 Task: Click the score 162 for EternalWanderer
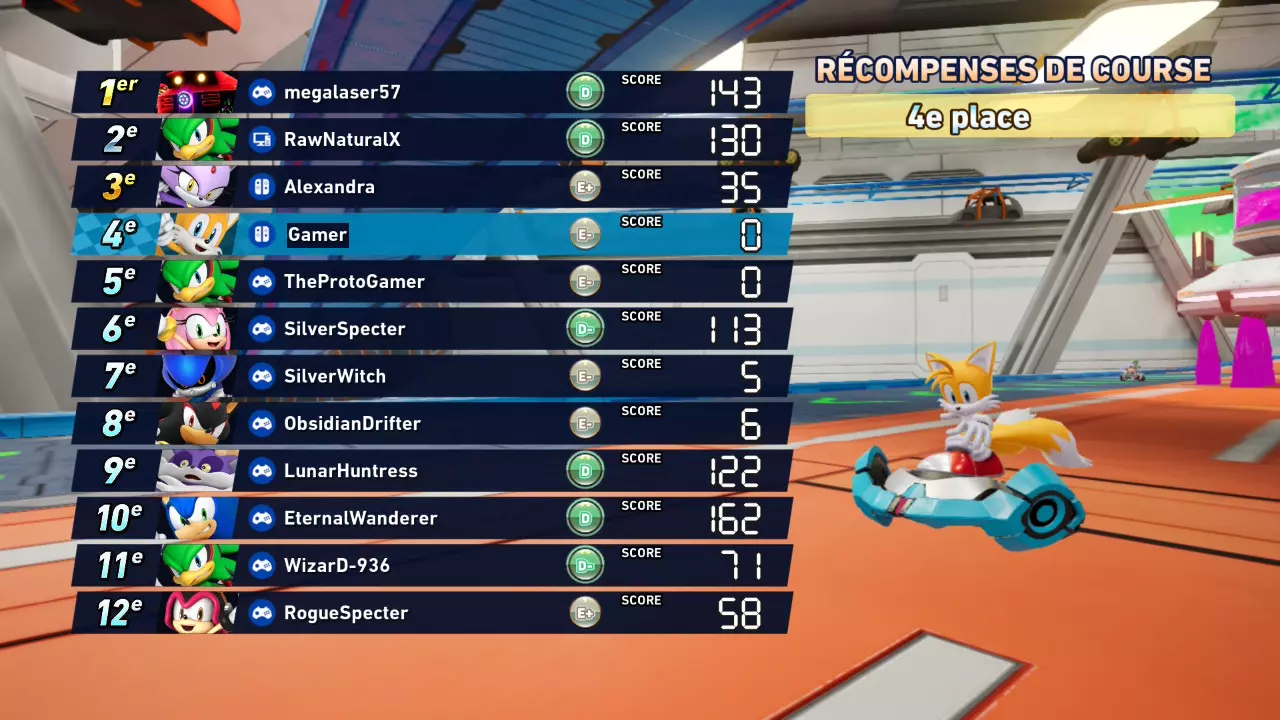pos(735,518)
